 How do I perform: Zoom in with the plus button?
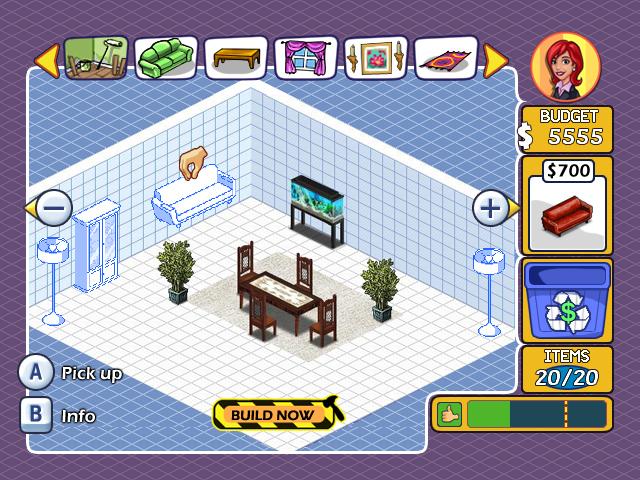click(490, 208)
